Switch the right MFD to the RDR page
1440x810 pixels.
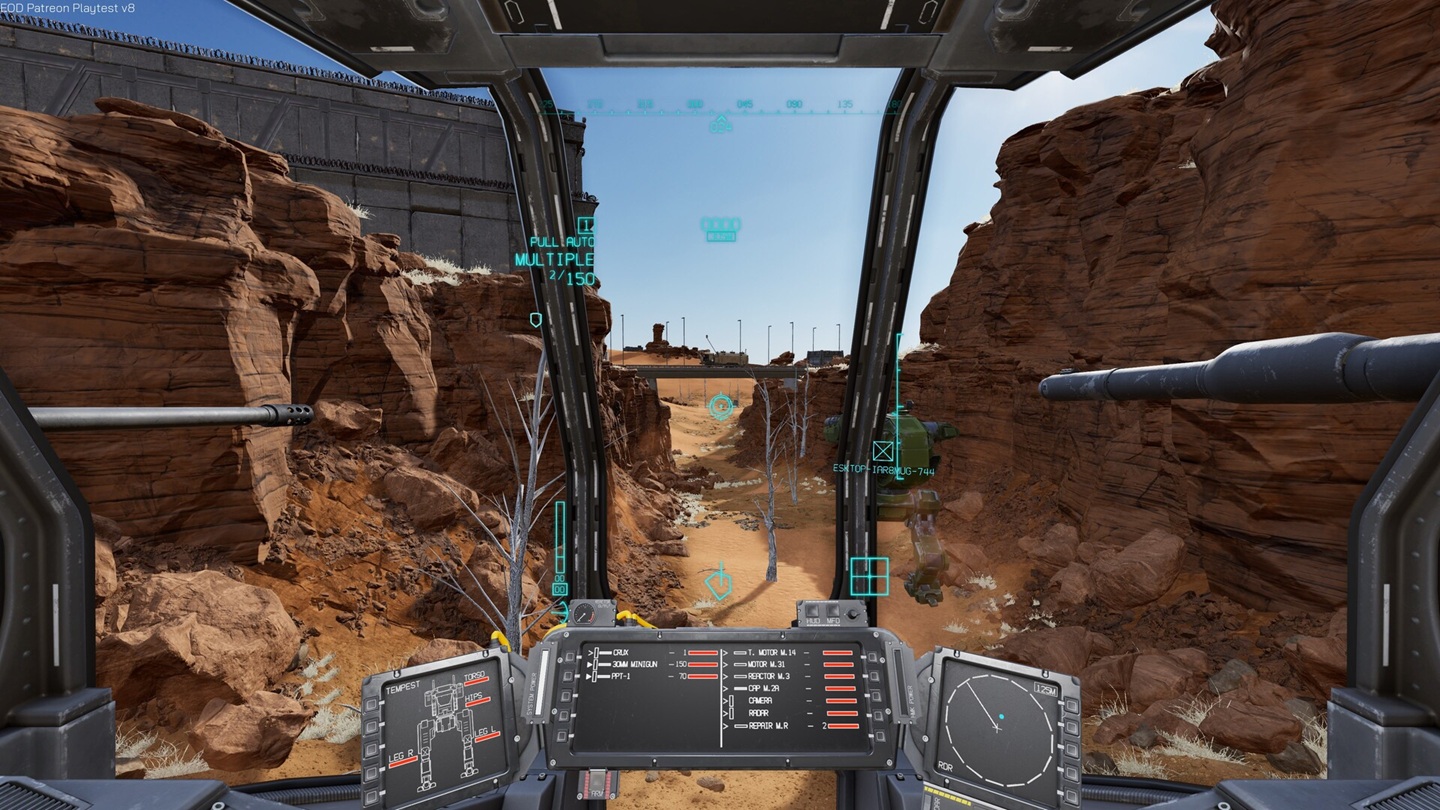click(x=945, y=766)
